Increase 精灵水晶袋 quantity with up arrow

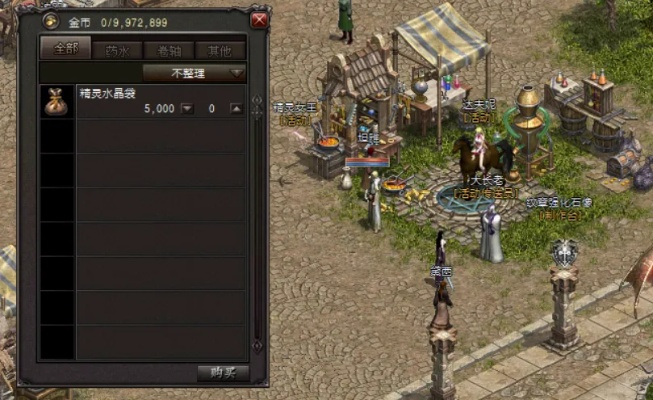236,108
